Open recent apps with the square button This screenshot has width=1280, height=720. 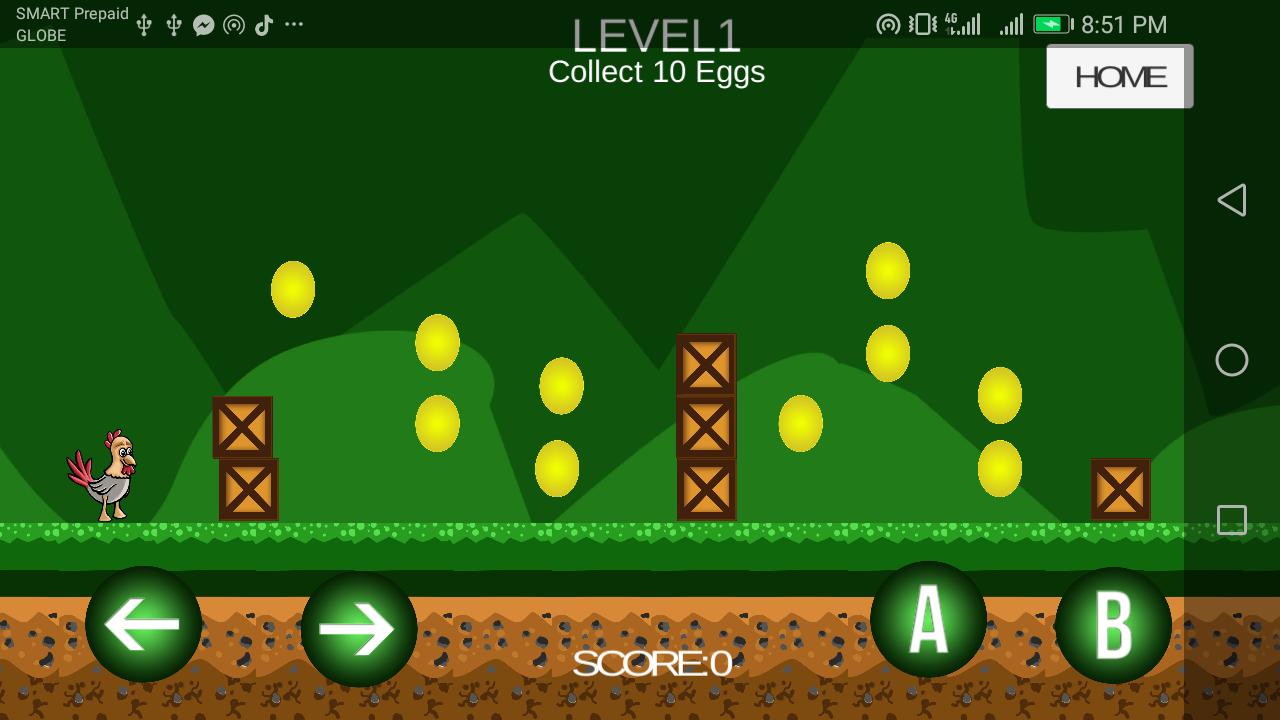pos(1232,519)
